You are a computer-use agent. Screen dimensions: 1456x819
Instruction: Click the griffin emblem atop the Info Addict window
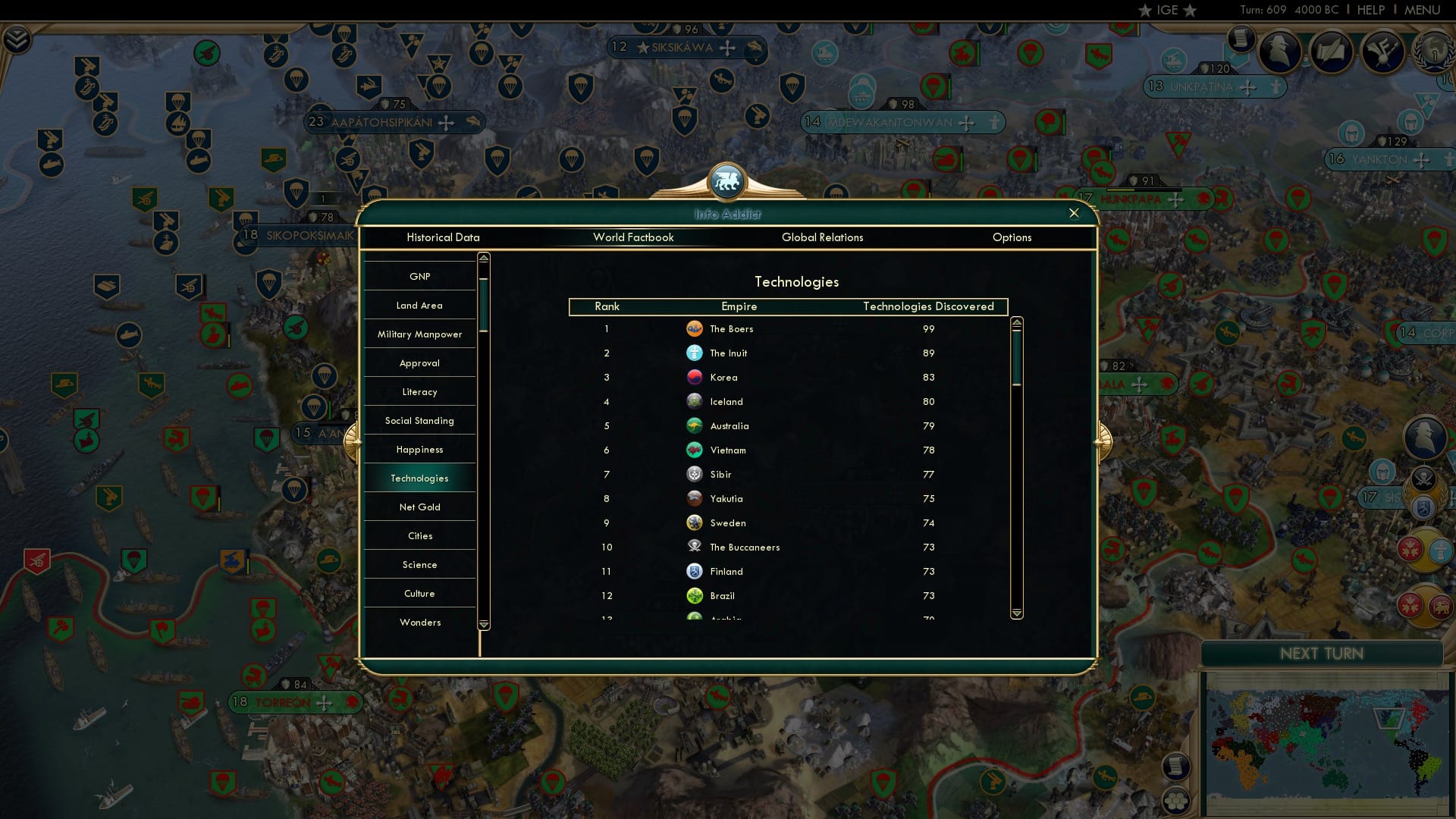tap(726, 180)
